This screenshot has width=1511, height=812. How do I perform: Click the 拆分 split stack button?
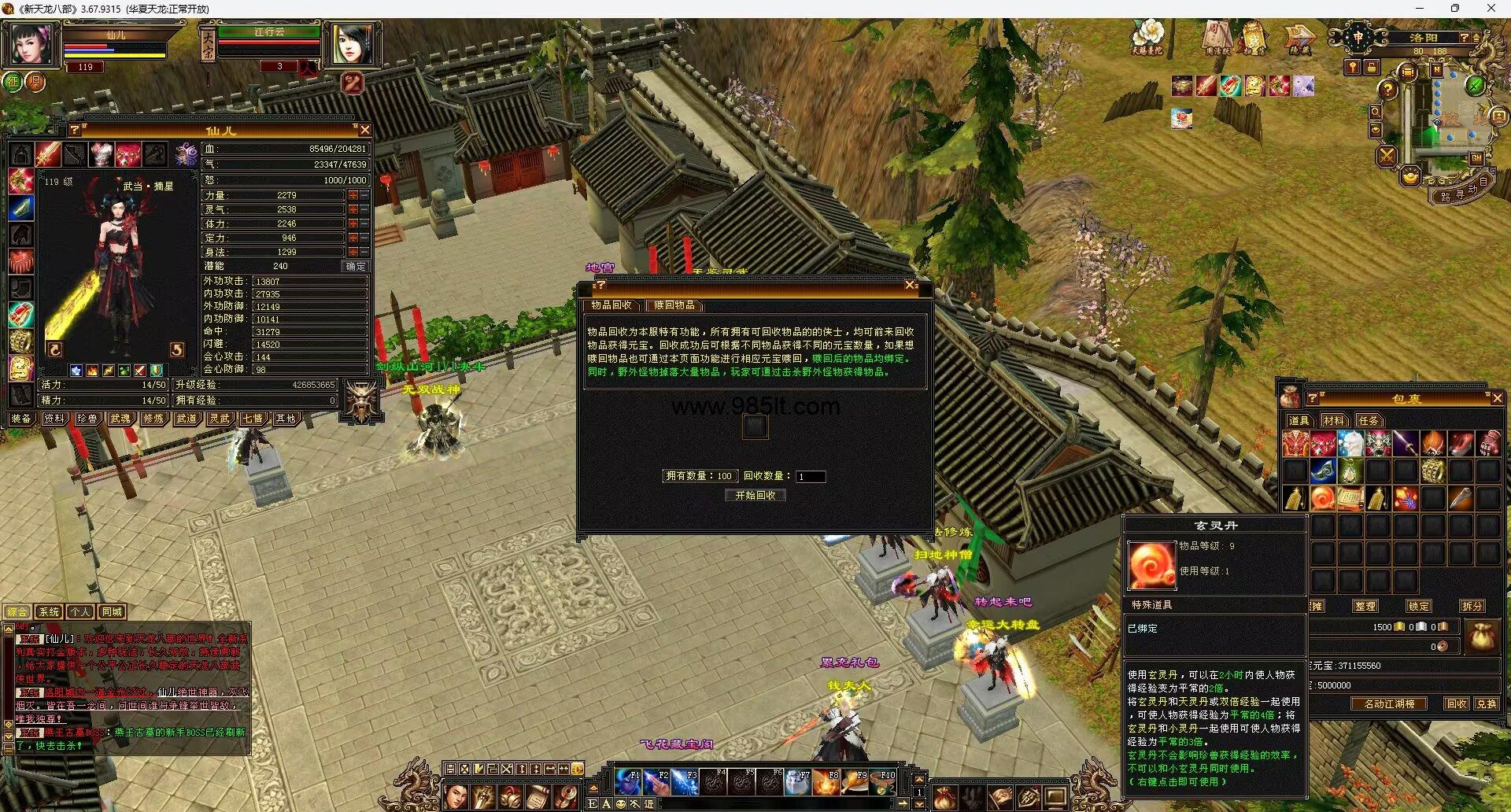pos(1472,606)
